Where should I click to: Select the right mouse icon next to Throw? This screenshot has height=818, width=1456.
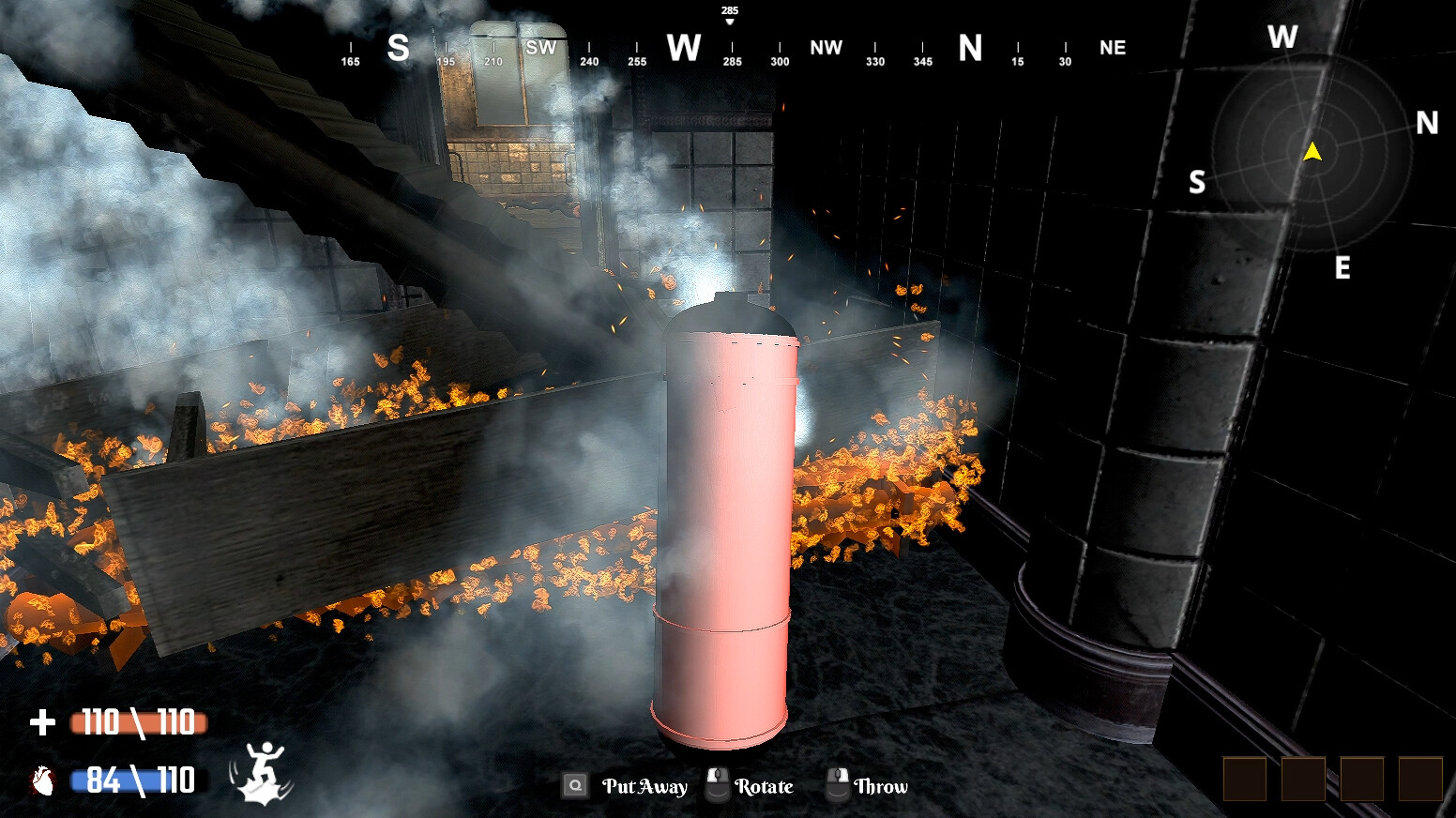click(838, 785)
